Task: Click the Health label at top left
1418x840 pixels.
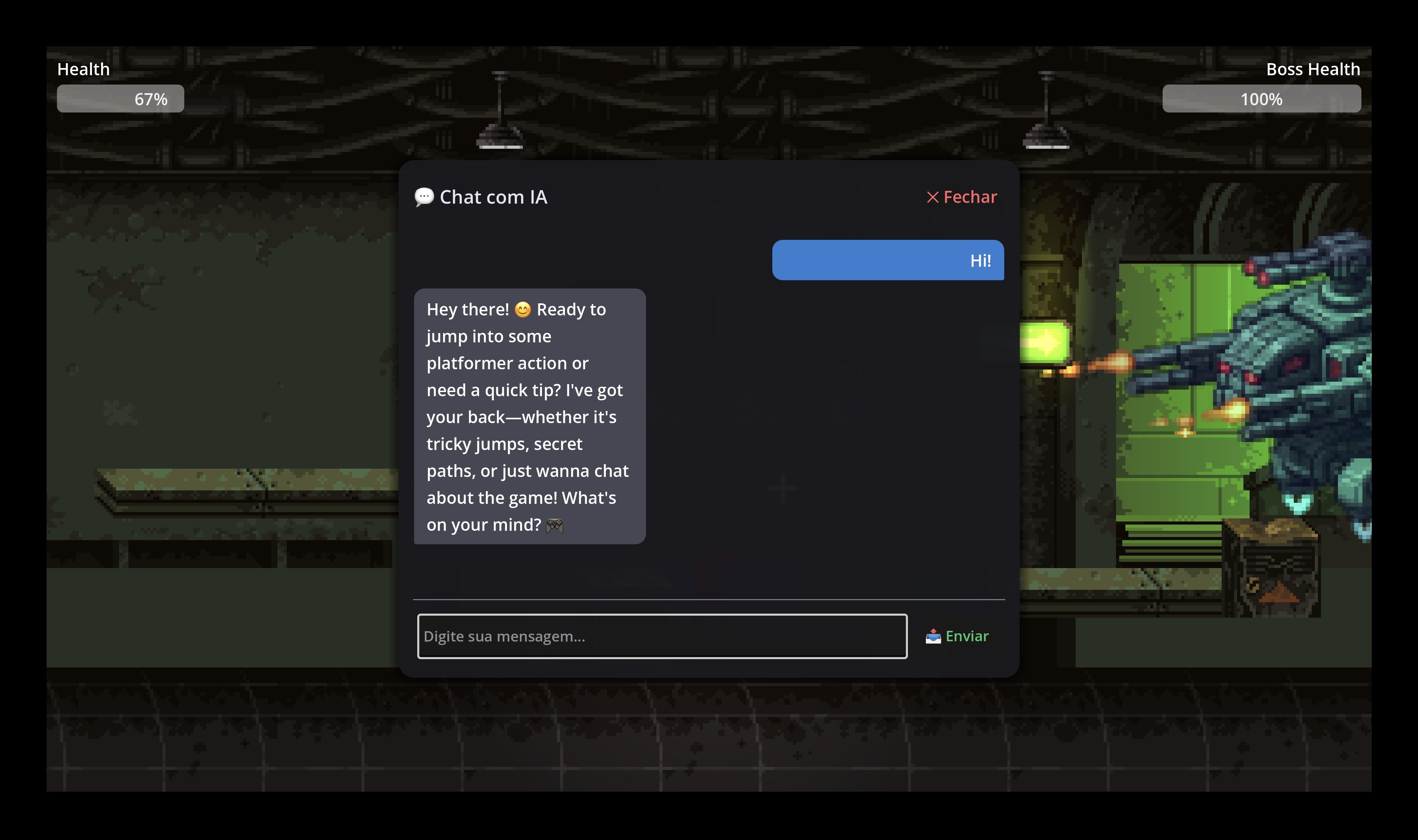Action: point(82,68)
